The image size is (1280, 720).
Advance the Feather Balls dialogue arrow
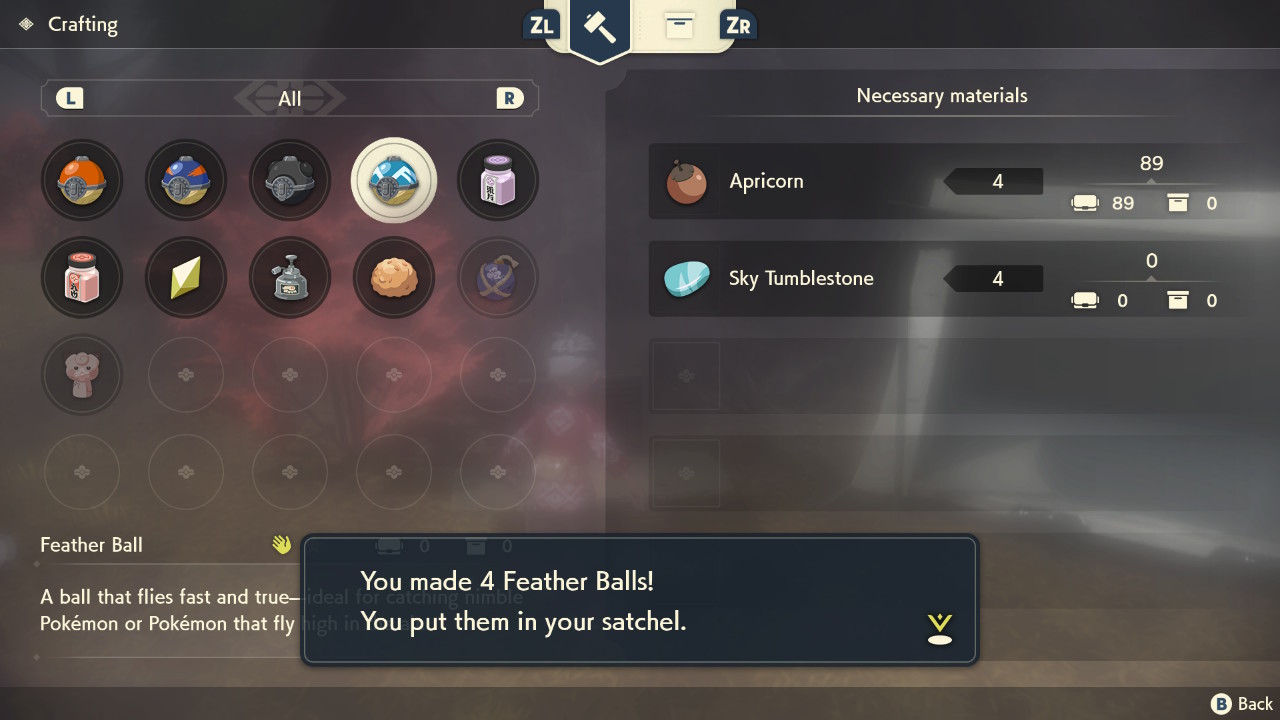click(x=939, y=628)
